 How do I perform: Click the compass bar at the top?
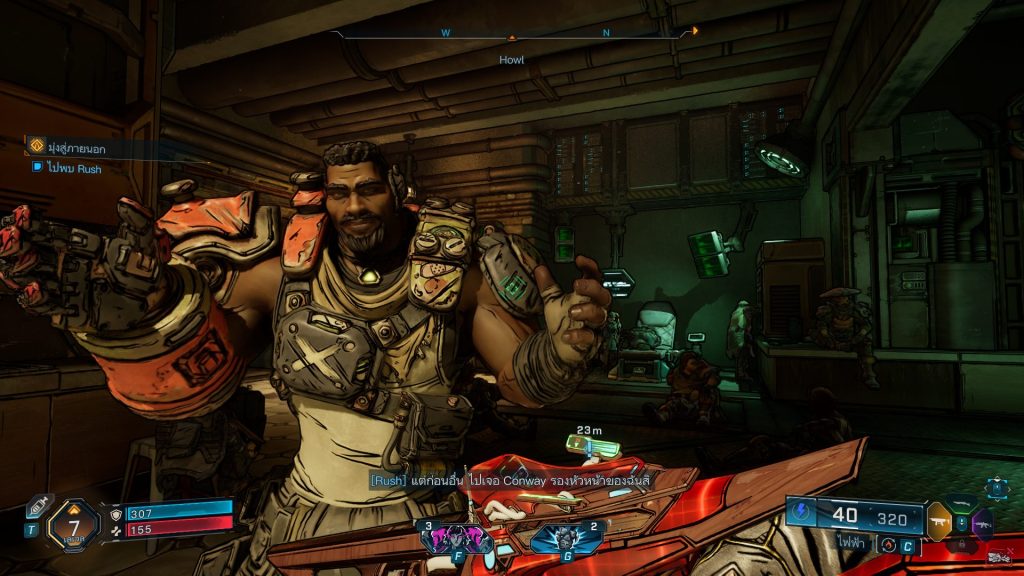tap(512, 34)
